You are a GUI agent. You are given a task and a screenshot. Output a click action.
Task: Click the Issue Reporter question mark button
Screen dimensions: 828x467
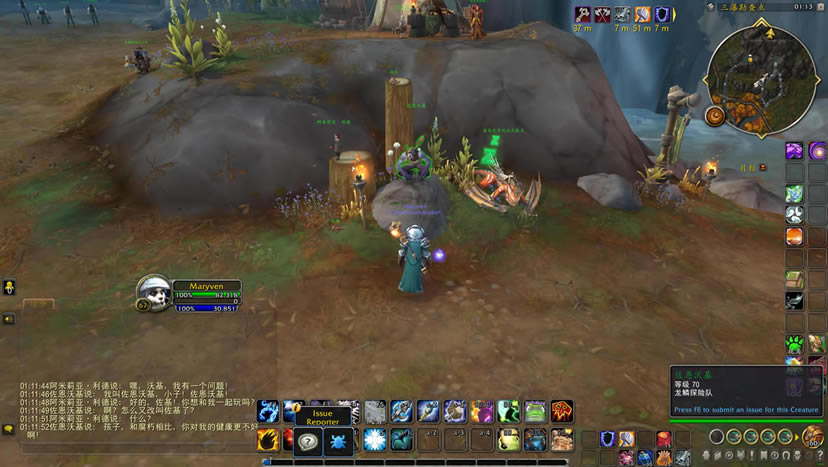(x=307, y=440)
